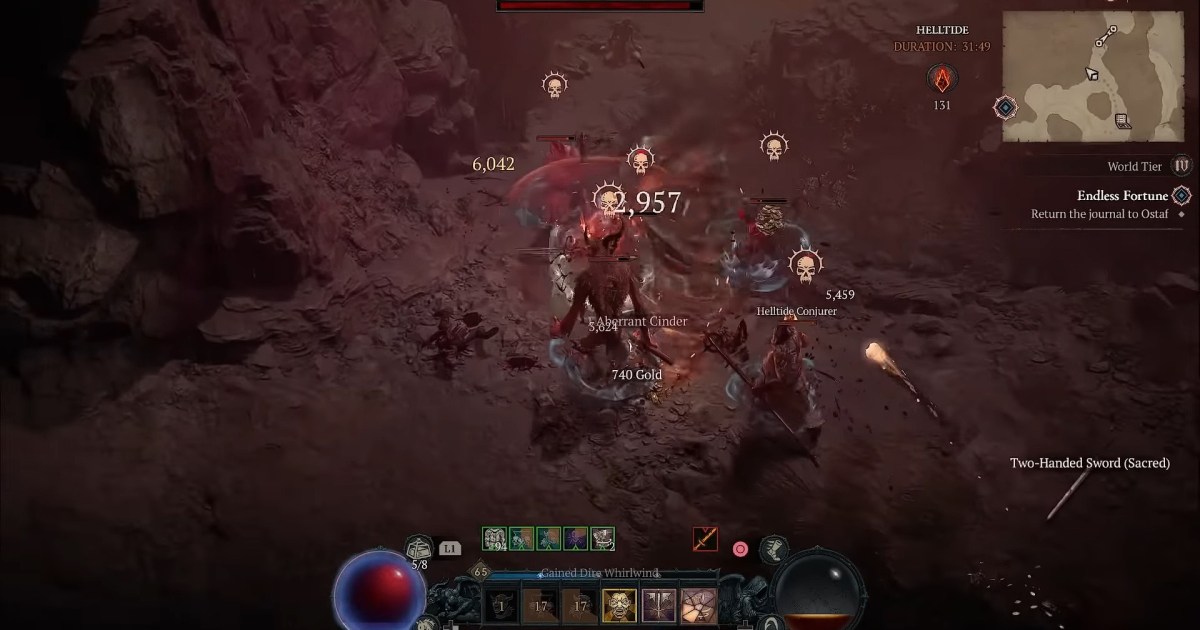Click the blue quest marker beside the minimap
The image size is (1200, 630).
[x=1005, y=107]
